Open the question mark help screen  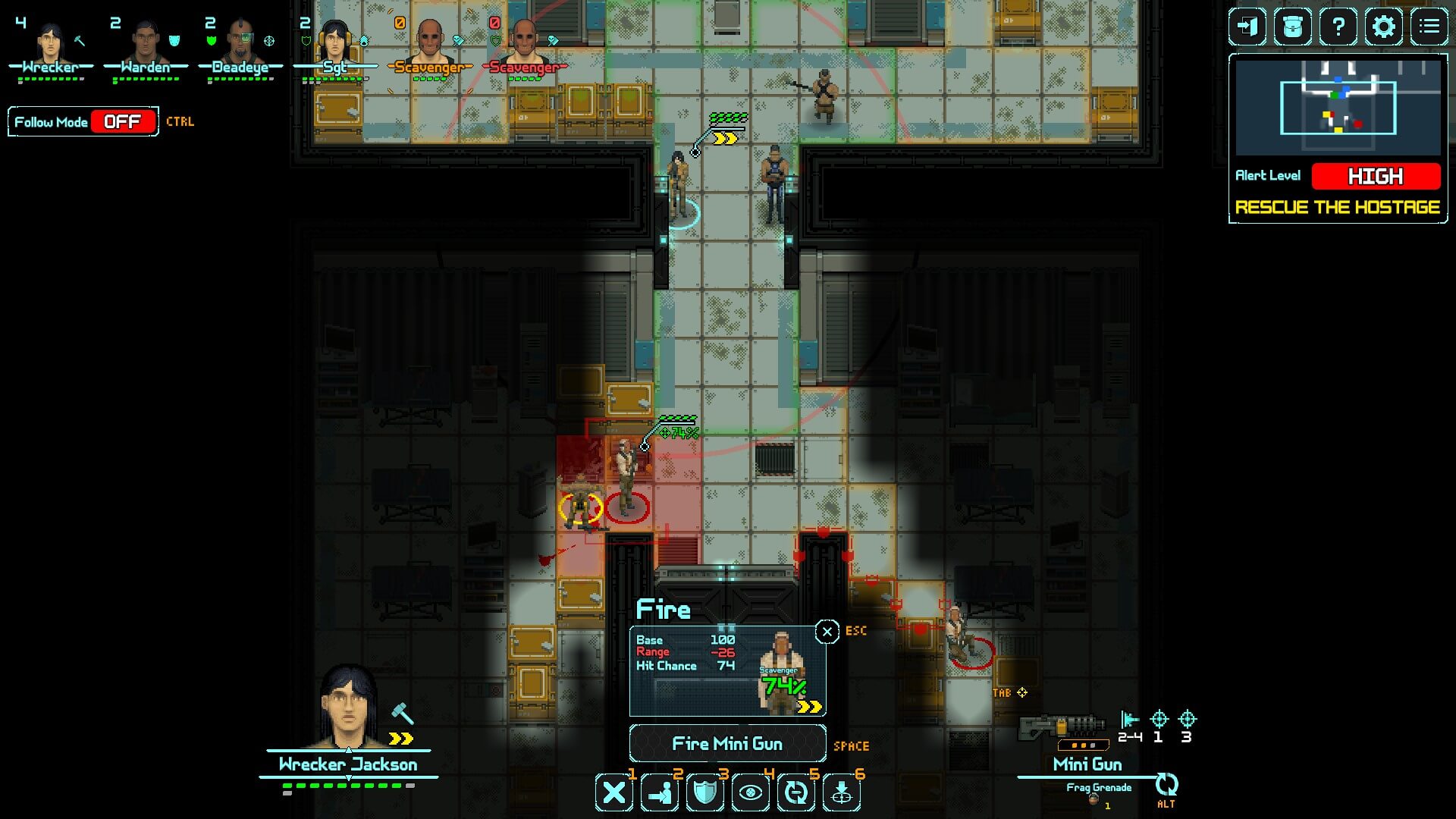(x=1338, y=27)
